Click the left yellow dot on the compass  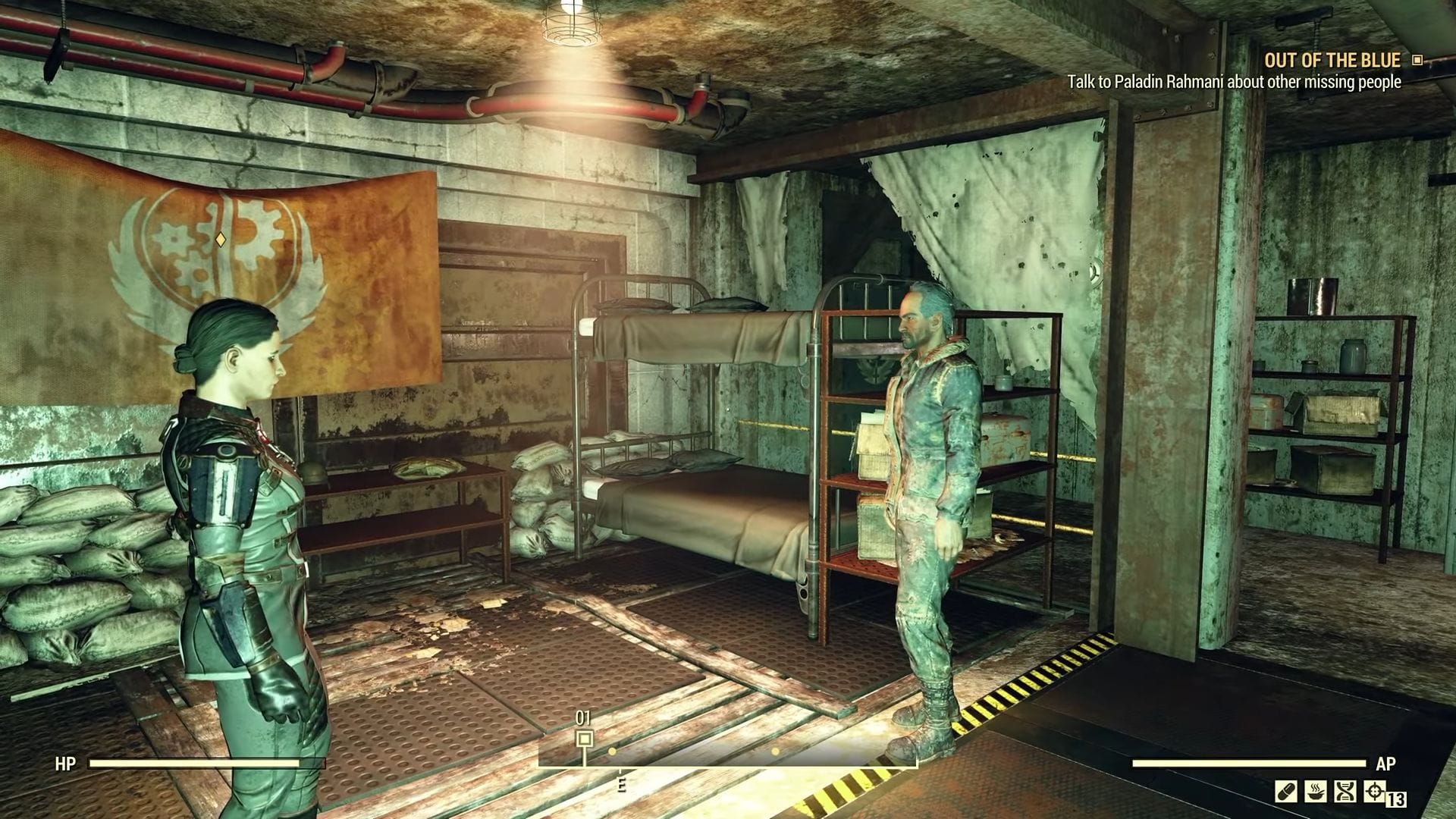[x=612, y=751]
